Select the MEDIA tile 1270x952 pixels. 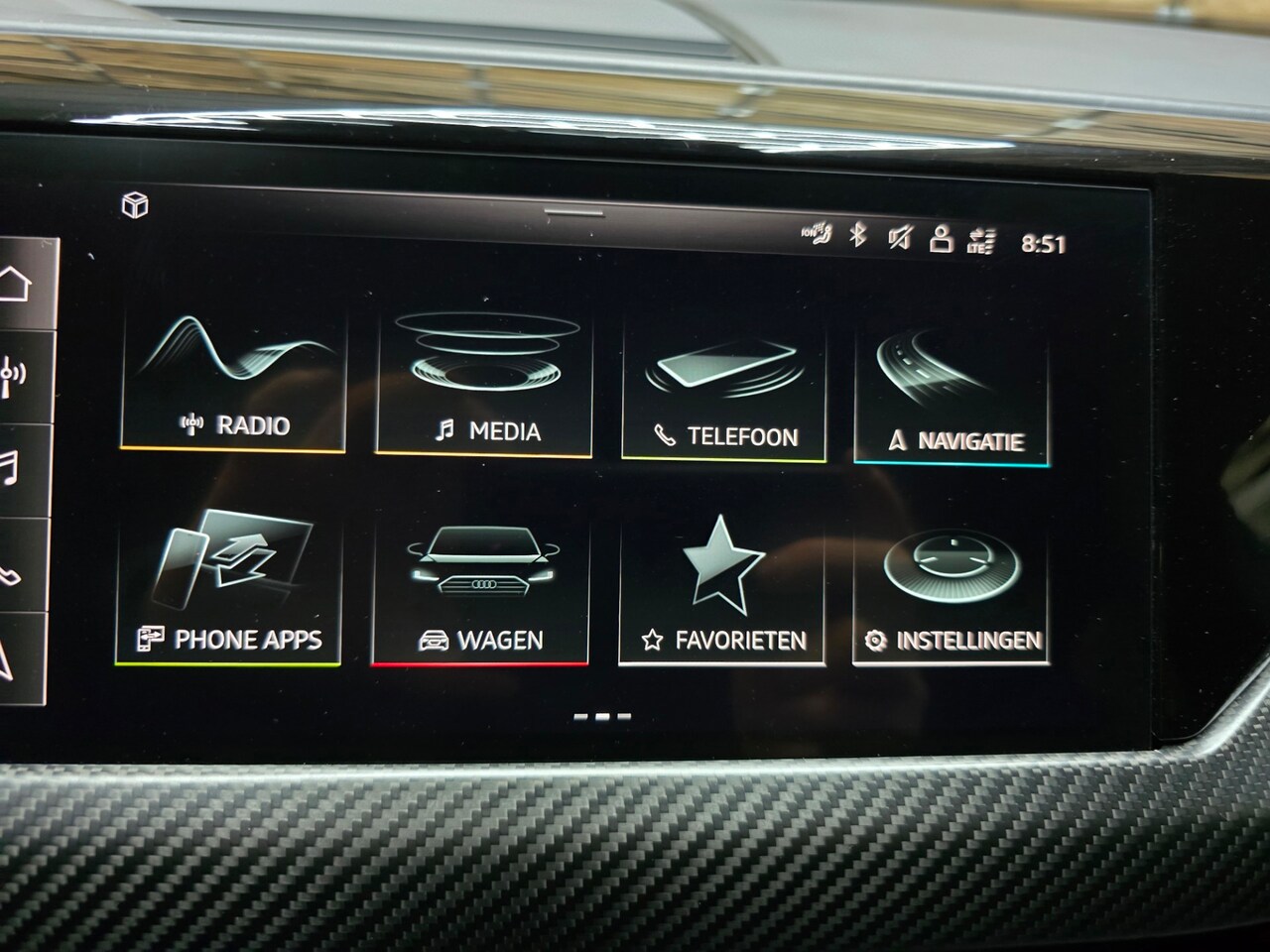pyautogui.click(x=484, y=387)
